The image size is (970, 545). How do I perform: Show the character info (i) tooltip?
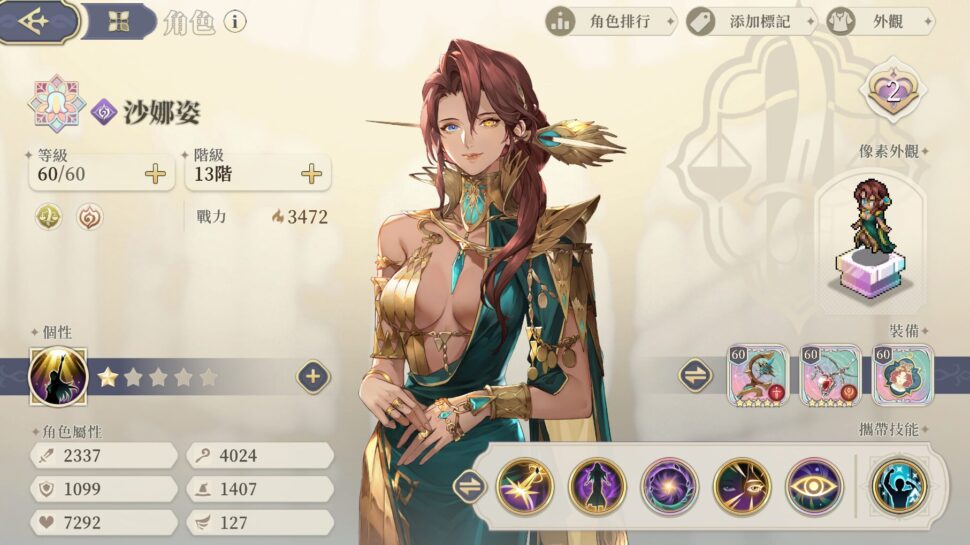pyautogui.click(x=235, y=21)
